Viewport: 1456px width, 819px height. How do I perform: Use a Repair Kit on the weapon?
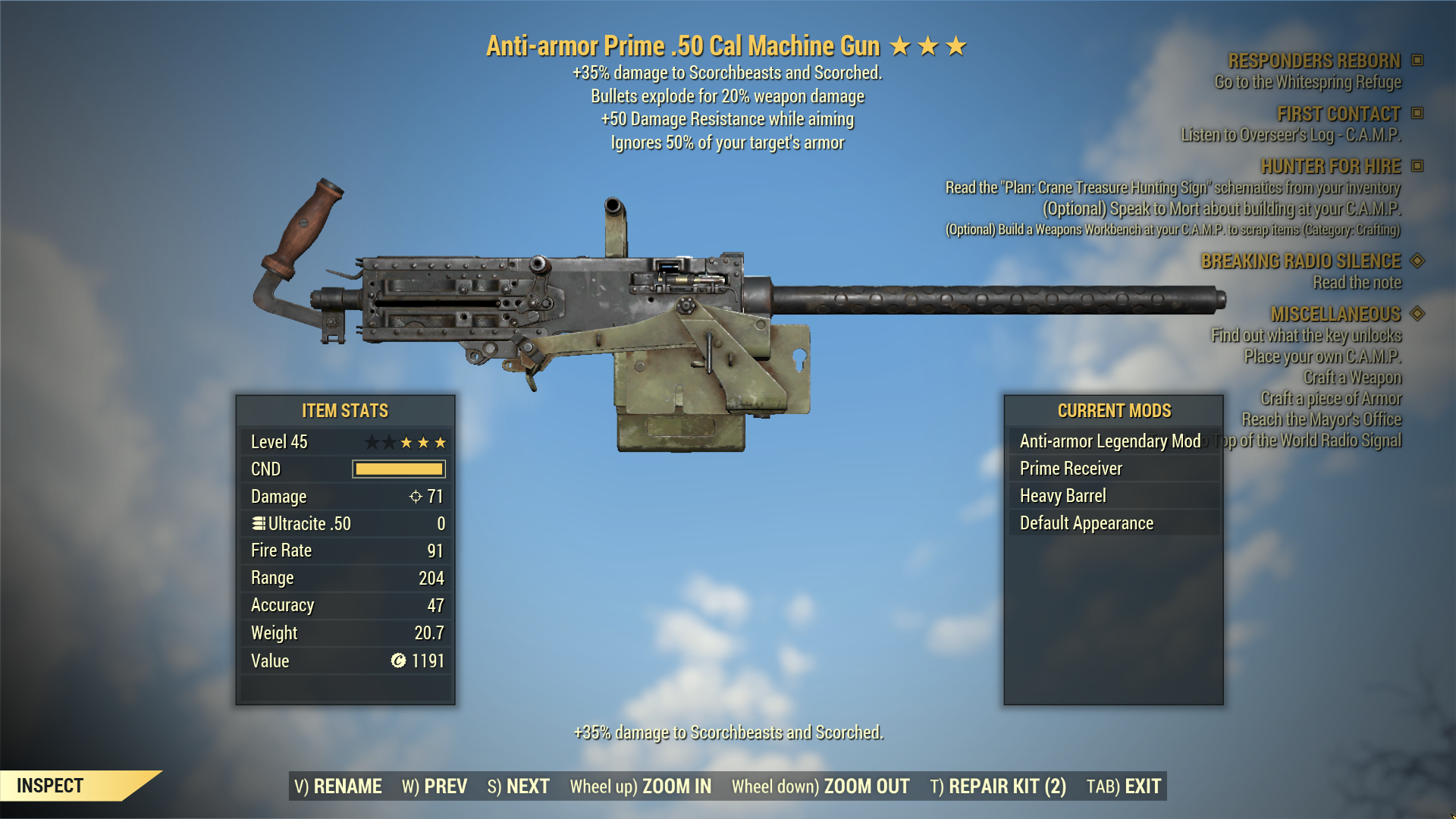point(997,786)
